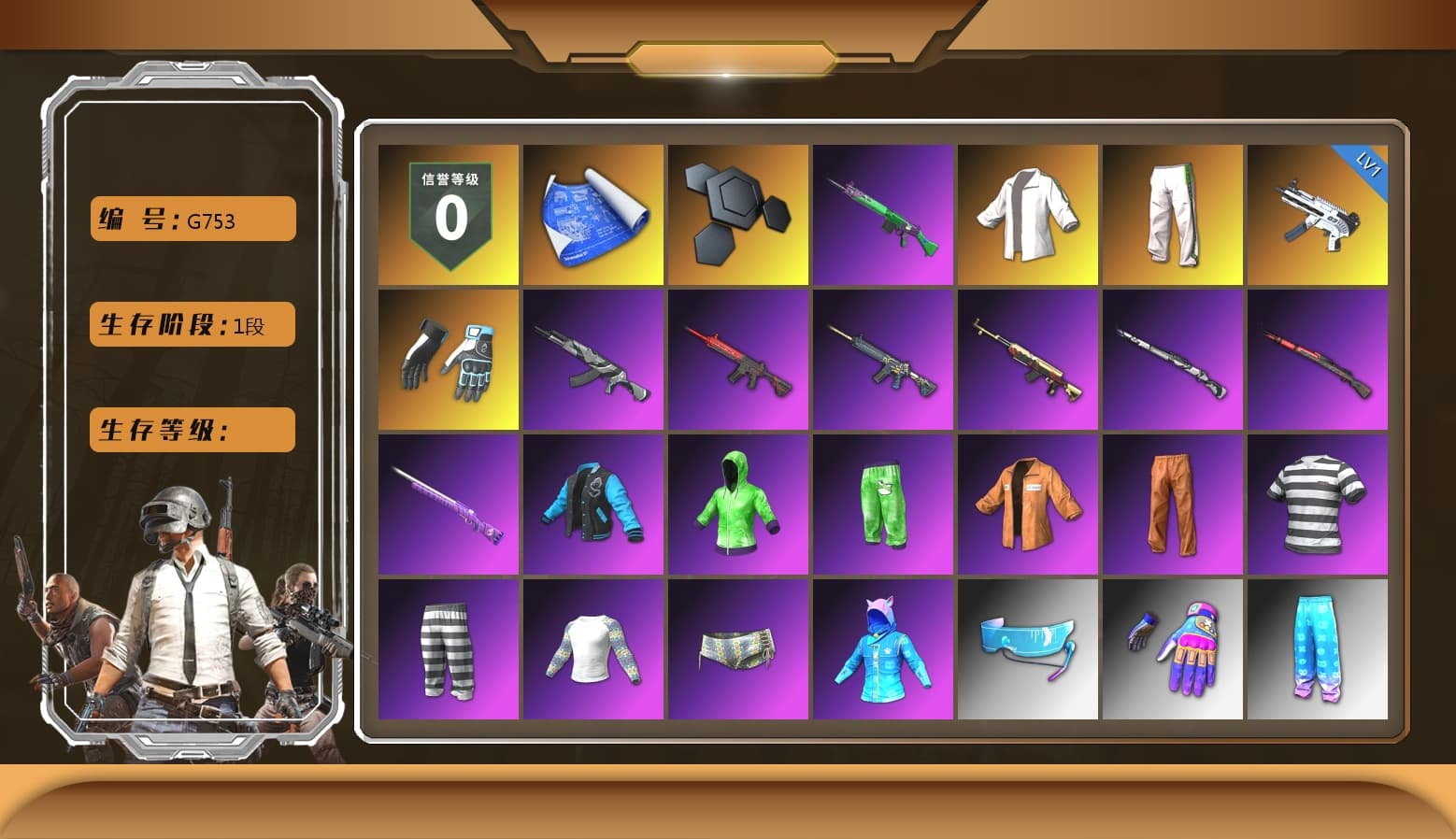
Task: Click the striped gray shirt item
Action: click(x=1319, y=505)
